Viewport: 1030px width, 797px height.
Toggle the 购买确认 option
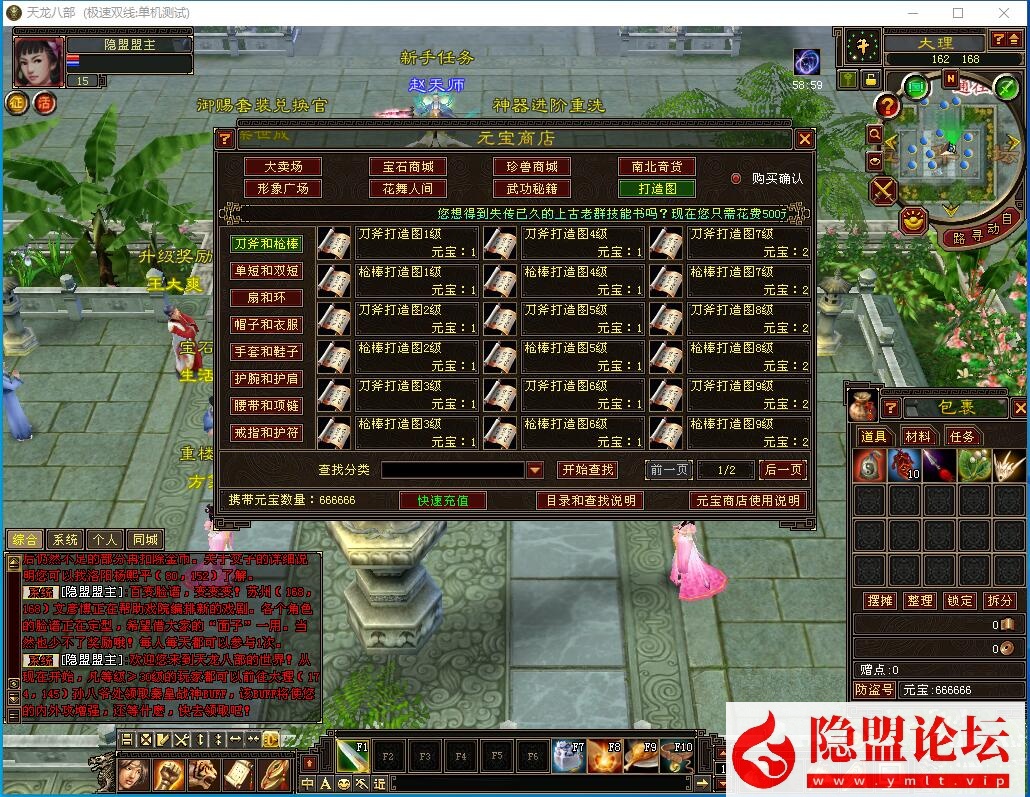click(736, 179)
